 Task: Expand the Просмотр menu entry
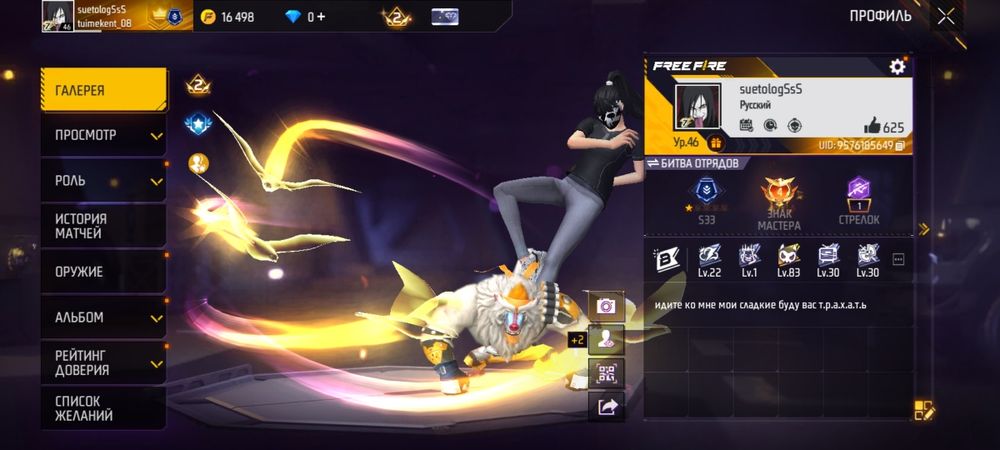coord(103,135)
